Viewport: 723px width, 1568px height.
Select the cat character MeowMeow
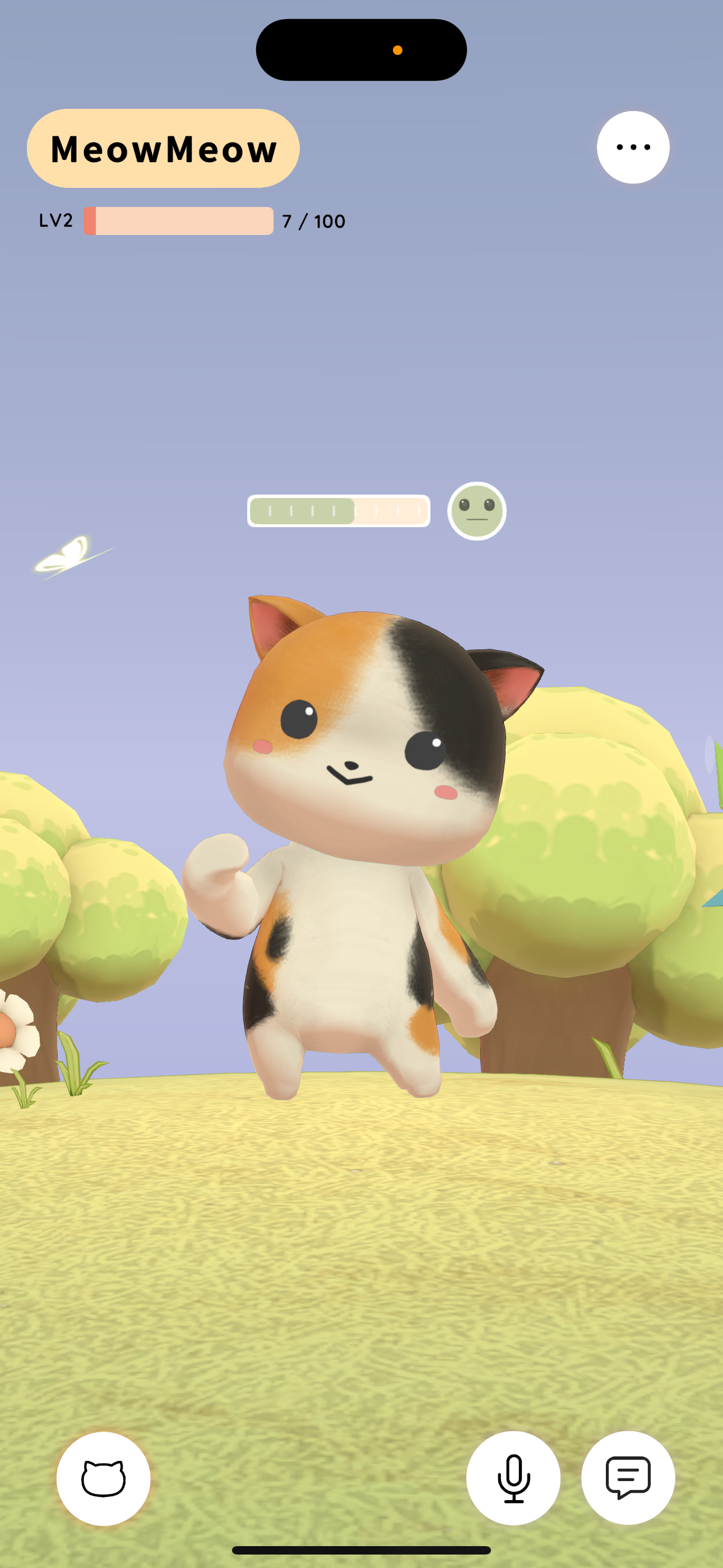(x=359, y=852)
